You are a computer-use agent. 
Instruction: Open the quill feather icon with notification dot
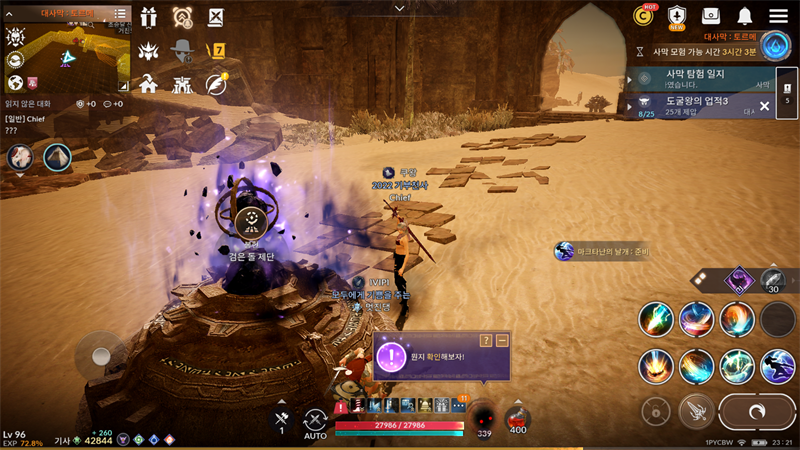pos(216,84)
